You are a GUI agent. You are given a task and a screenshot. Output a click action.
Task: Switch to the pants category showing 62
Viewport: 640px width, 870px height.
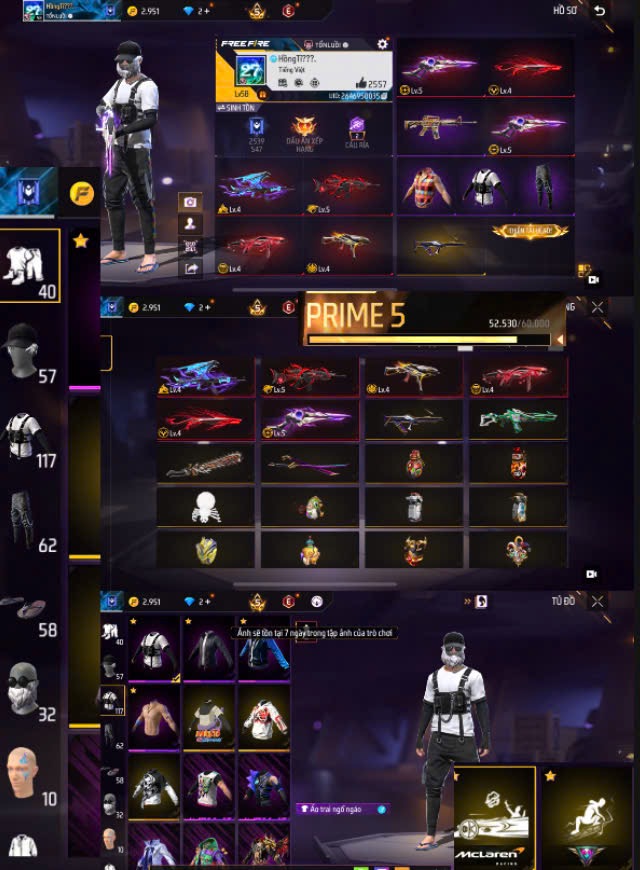[29, 518]
